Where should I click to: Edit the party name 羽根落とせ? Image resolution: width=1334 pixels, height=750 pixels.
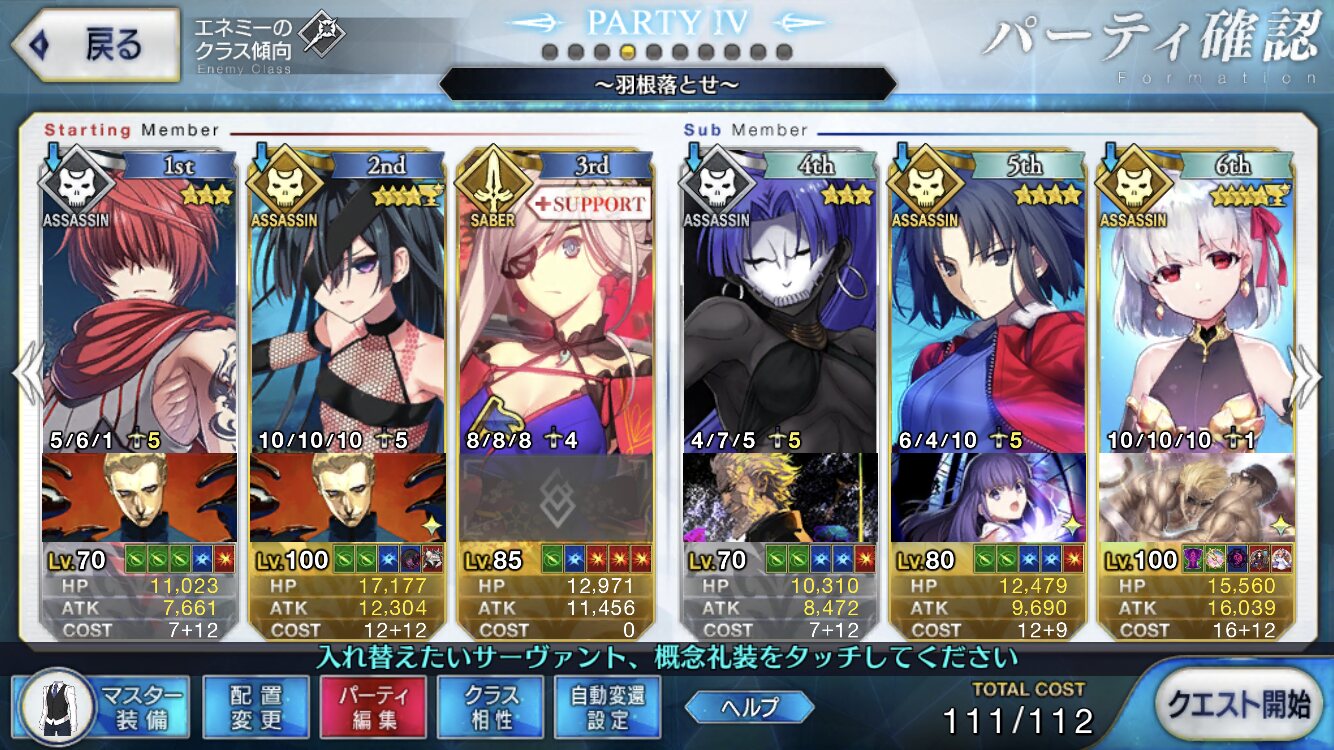(x=667, y=84)
